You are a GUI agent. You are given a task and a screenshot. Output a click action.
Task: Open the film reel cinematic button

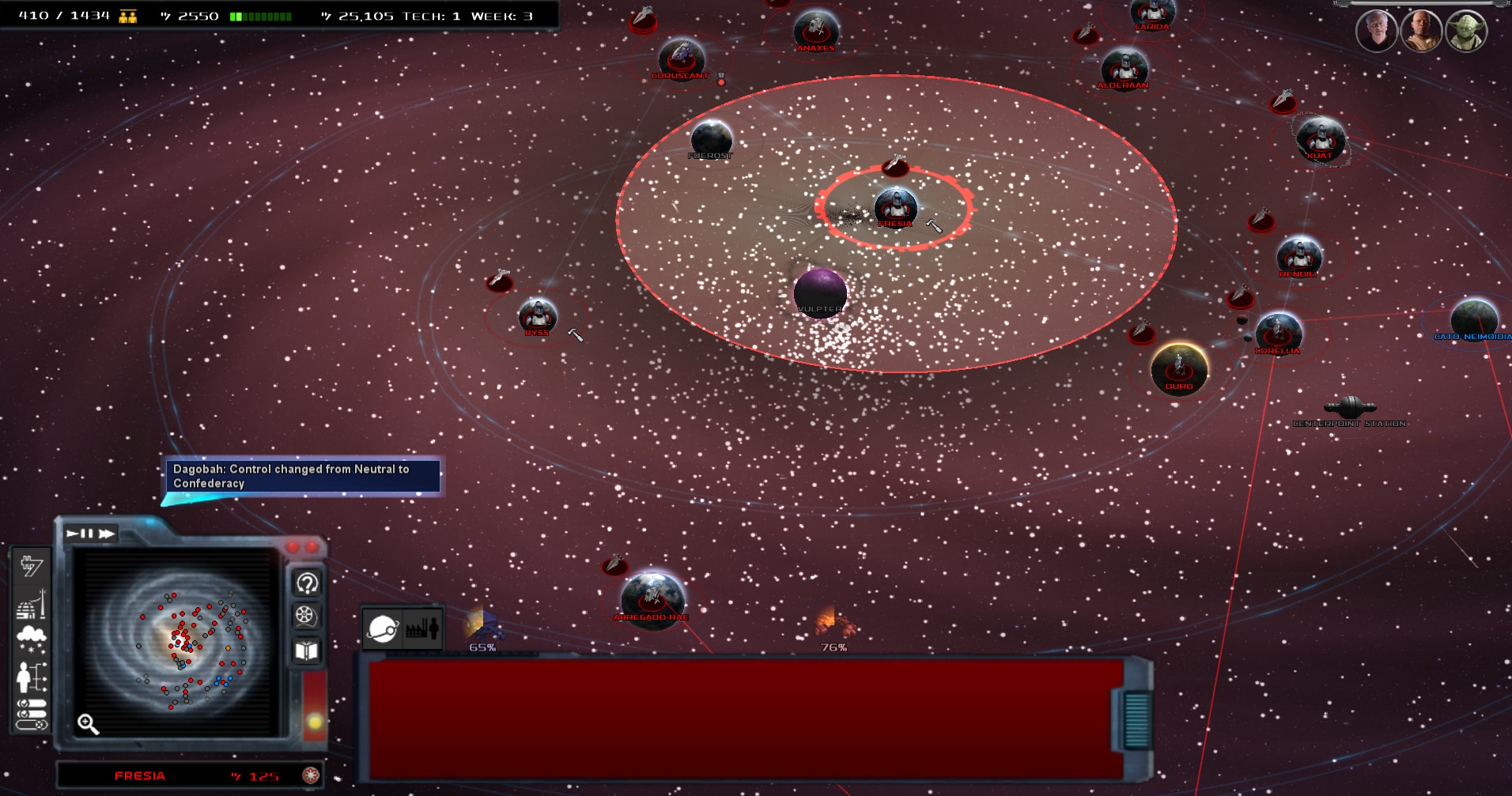(x=306, y=616)
